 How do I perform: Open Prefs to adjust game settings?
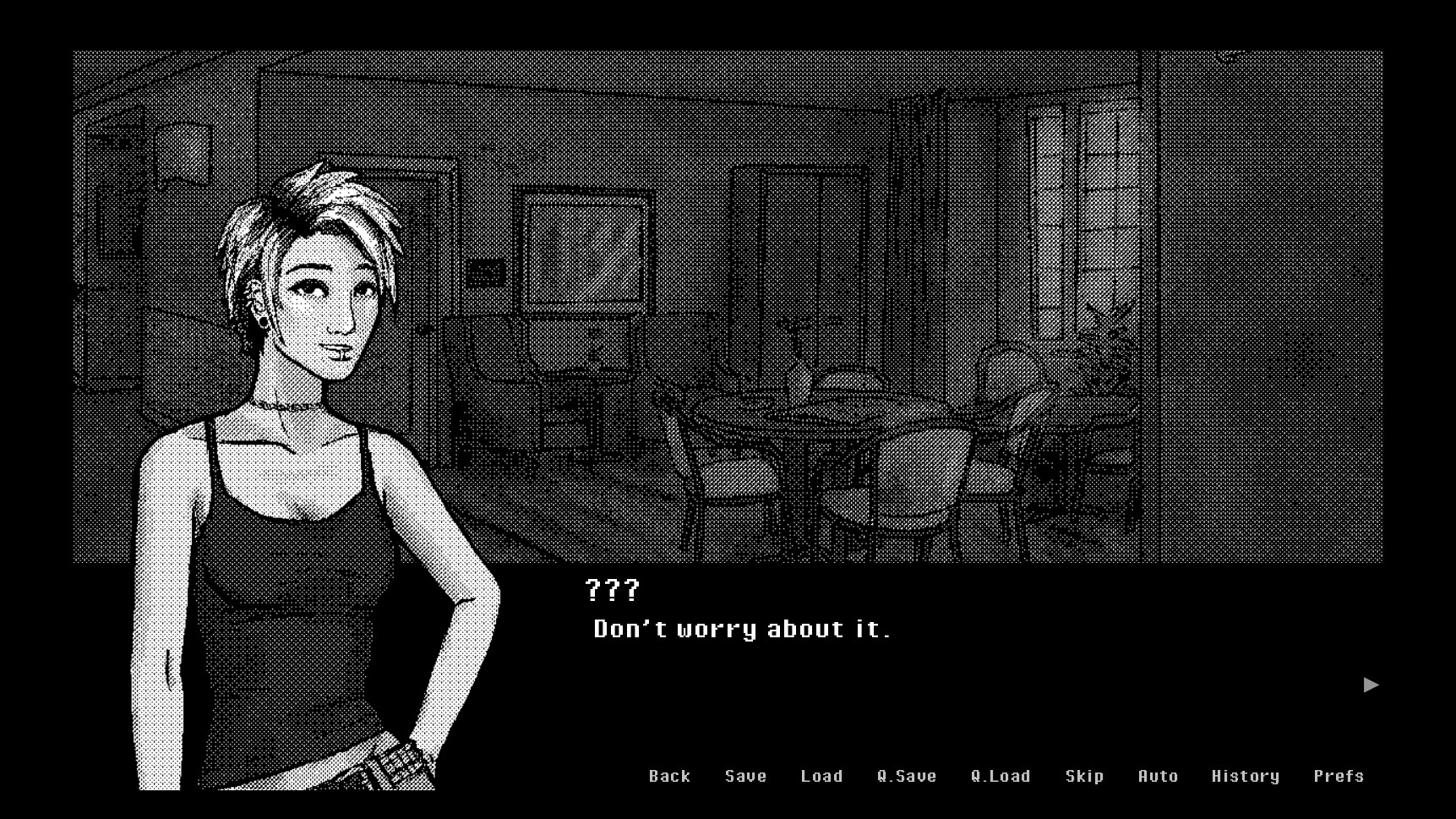pos(1339,776)
